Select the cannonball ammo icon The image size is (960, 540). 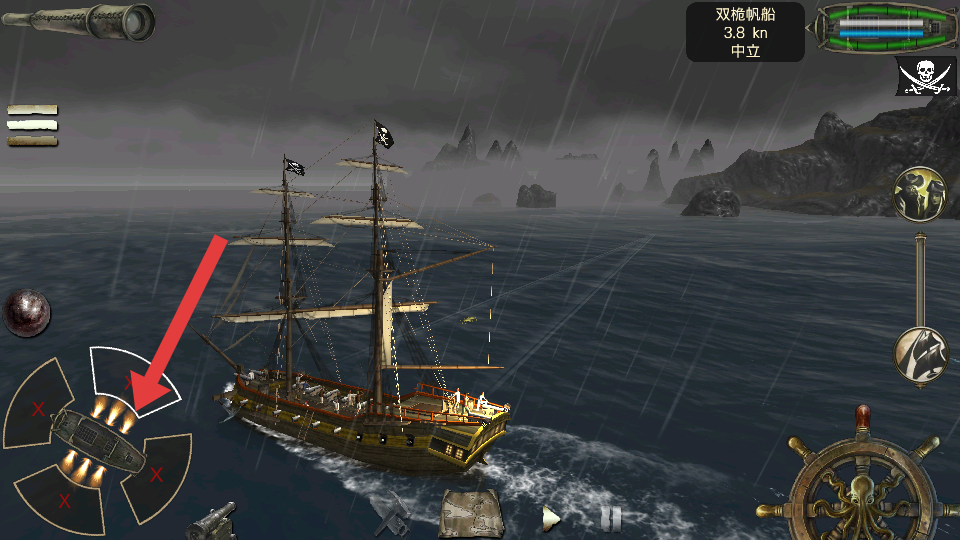point(26,313)
